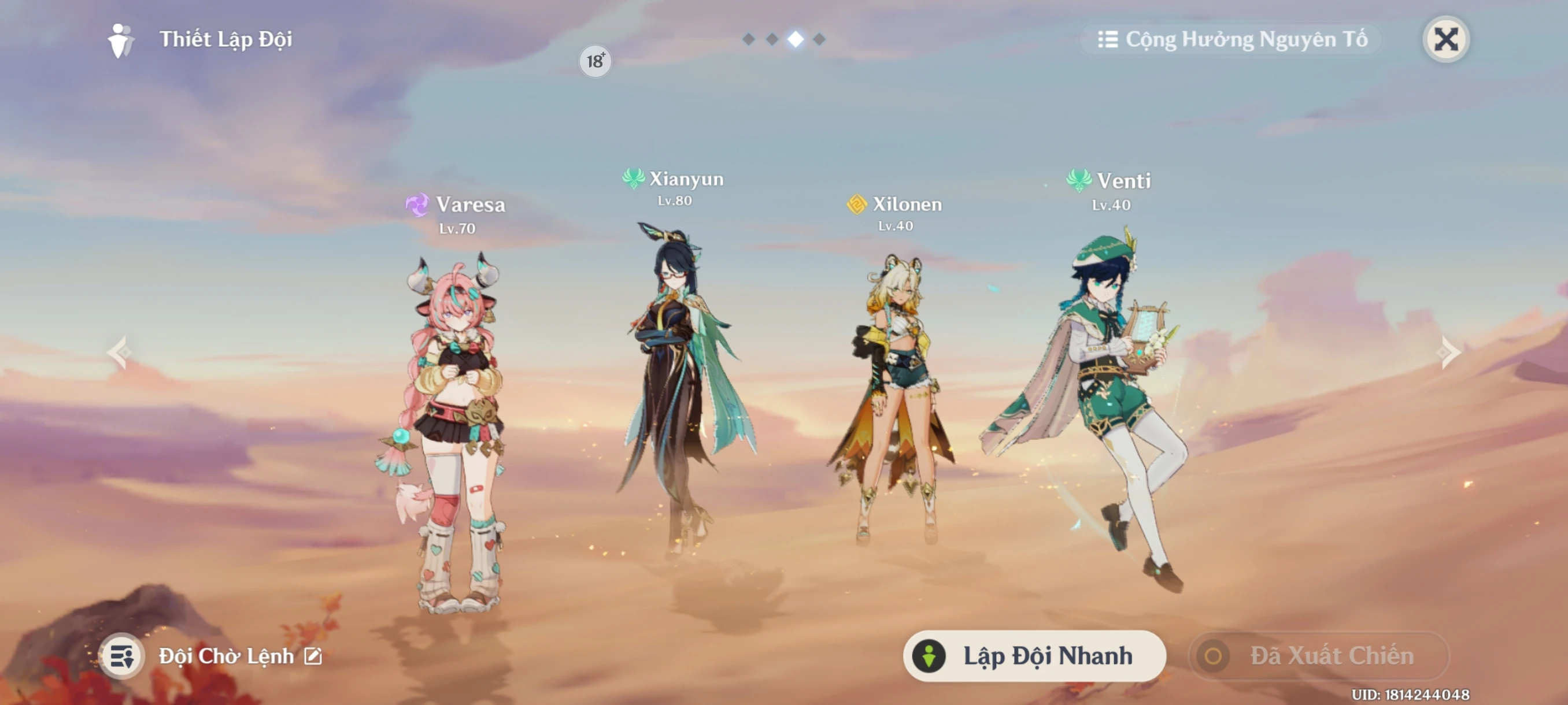Screen dimensions: 1568x705
Task: Select the Thiết Lập Đội header
Action: click(x=225, y=39)
